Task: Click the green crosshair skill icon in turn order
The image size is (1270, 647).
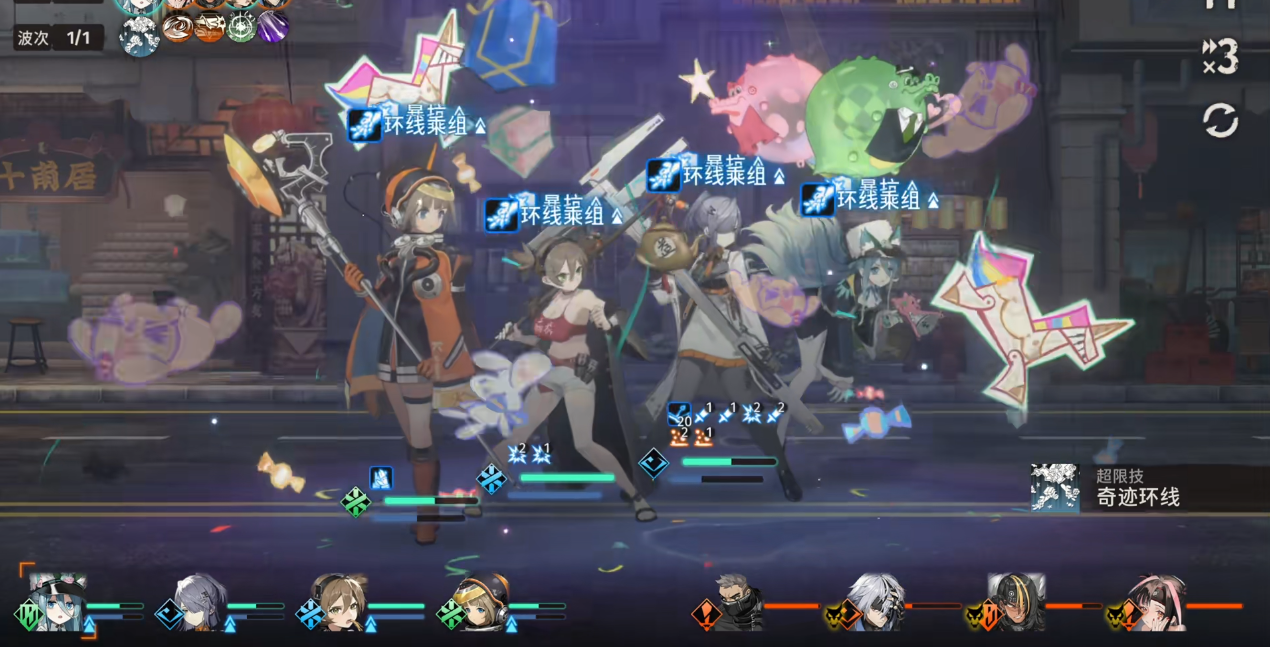Action: (x=241, y=27)
